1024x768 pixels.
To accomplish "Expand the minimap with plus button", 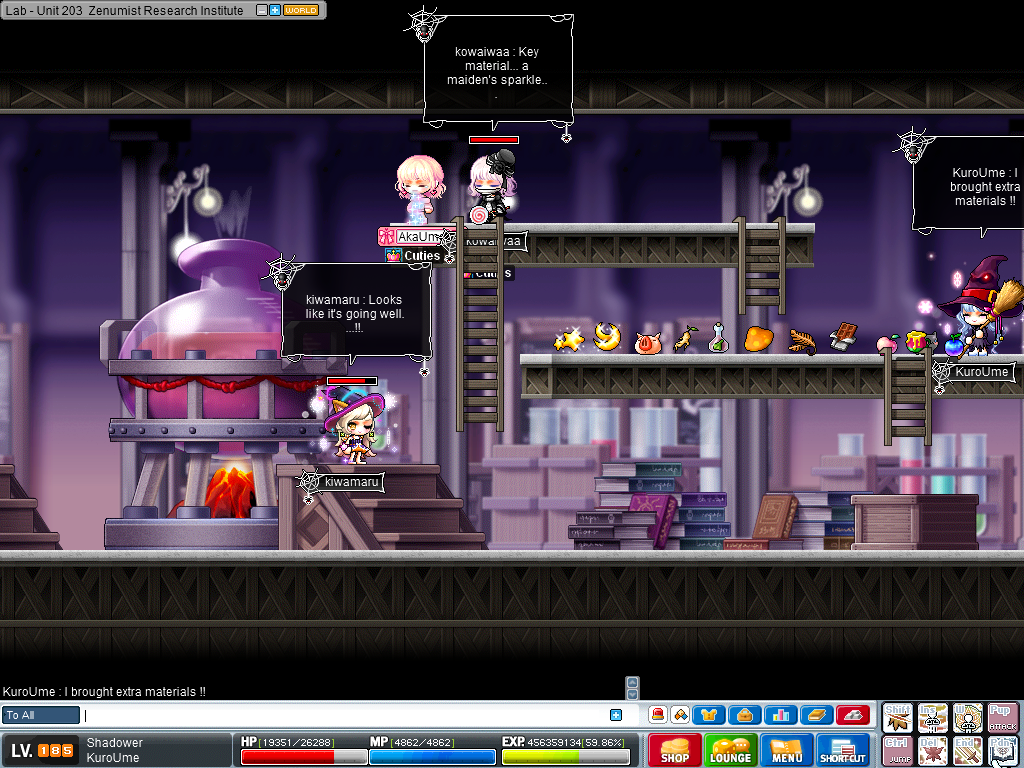I will pos(275,10).
